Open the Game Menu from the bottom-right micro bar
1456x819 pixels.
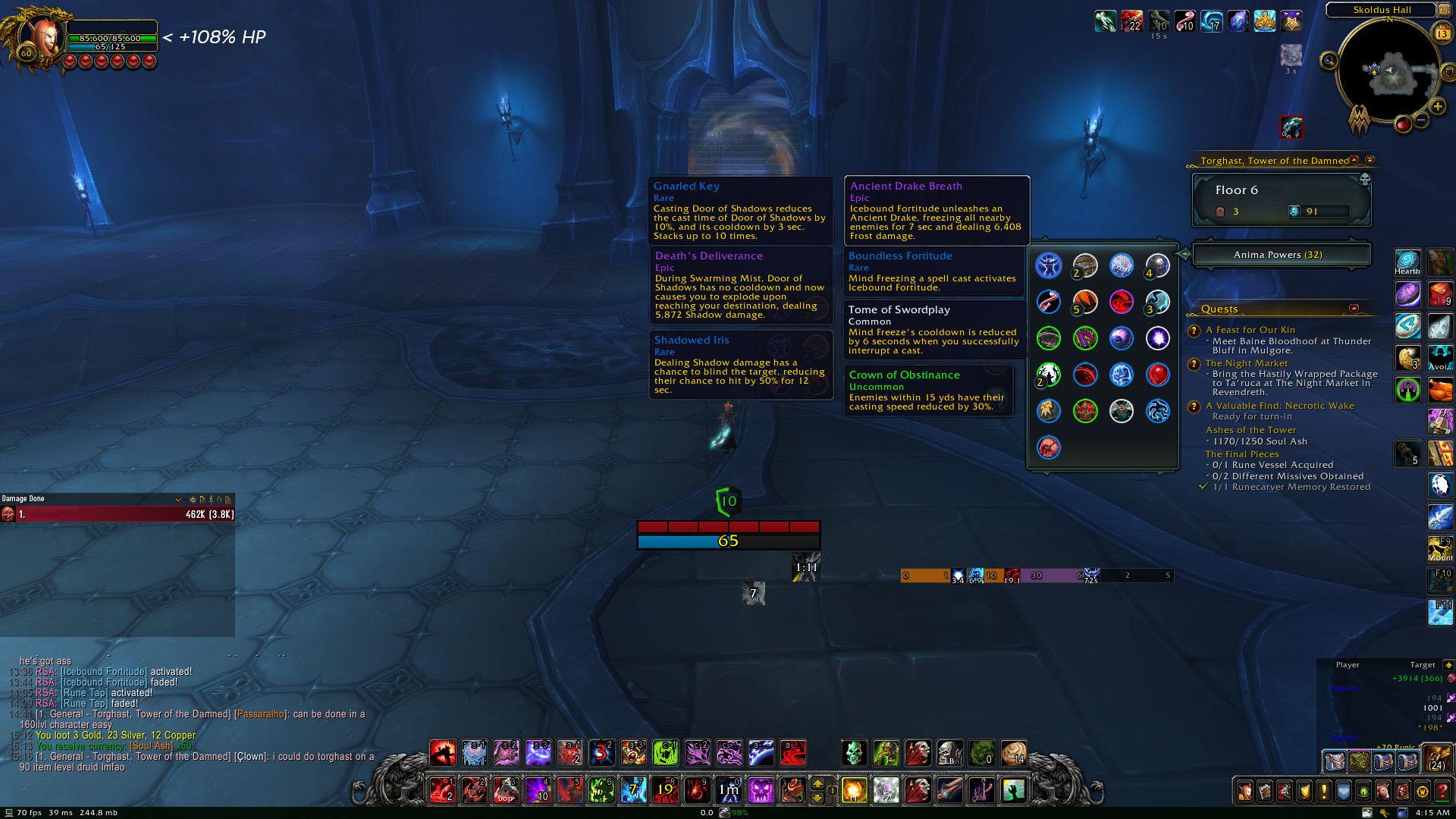(1423, 792)
